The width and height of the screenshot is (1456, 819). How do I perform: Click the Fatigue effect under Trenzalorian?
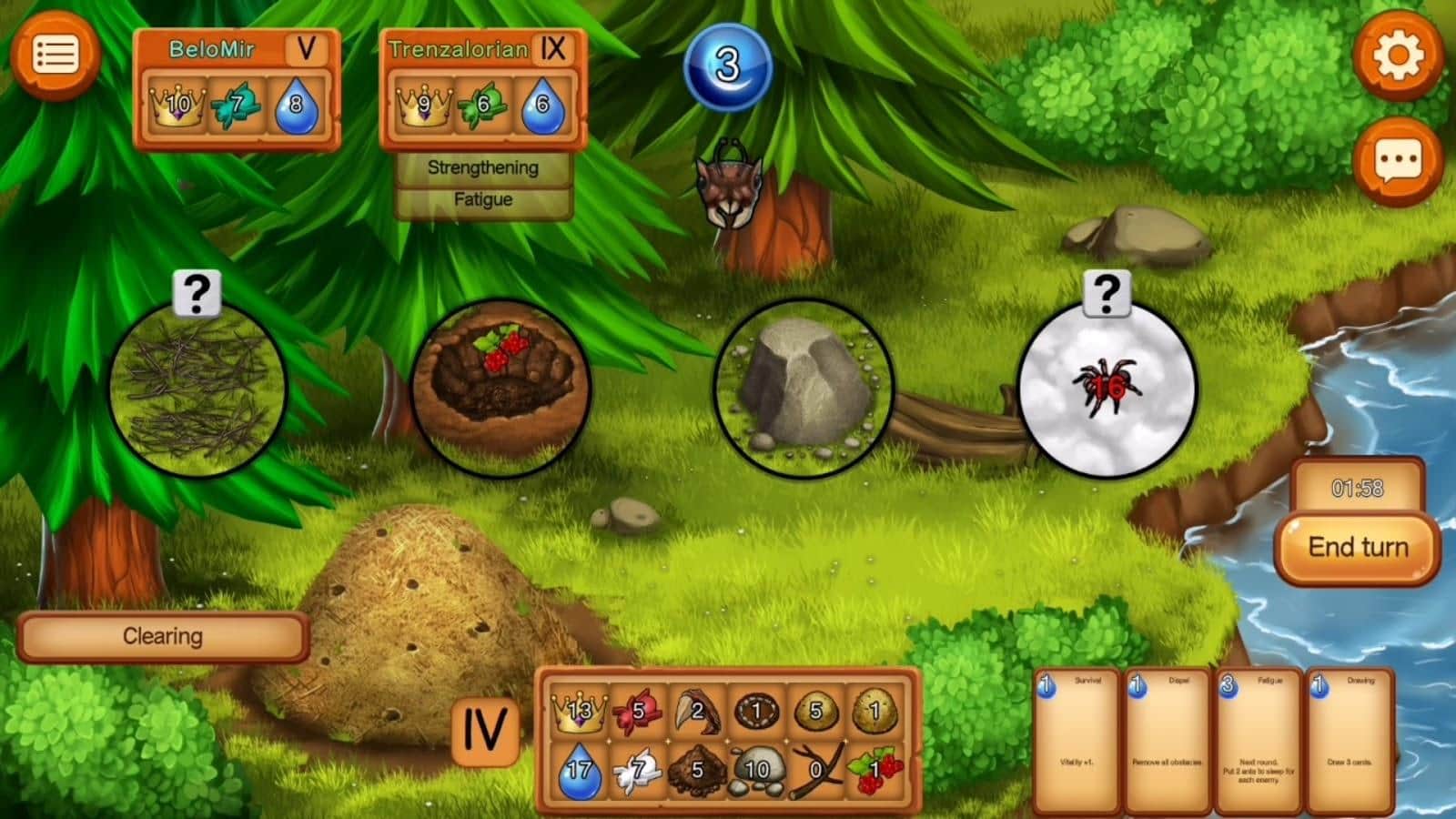(x=482, y=200)
